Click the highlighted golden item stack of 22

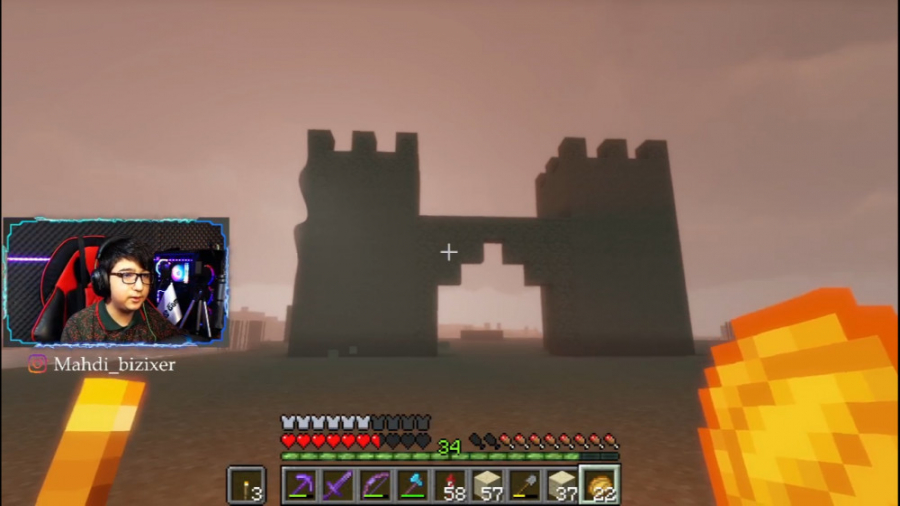599,485
